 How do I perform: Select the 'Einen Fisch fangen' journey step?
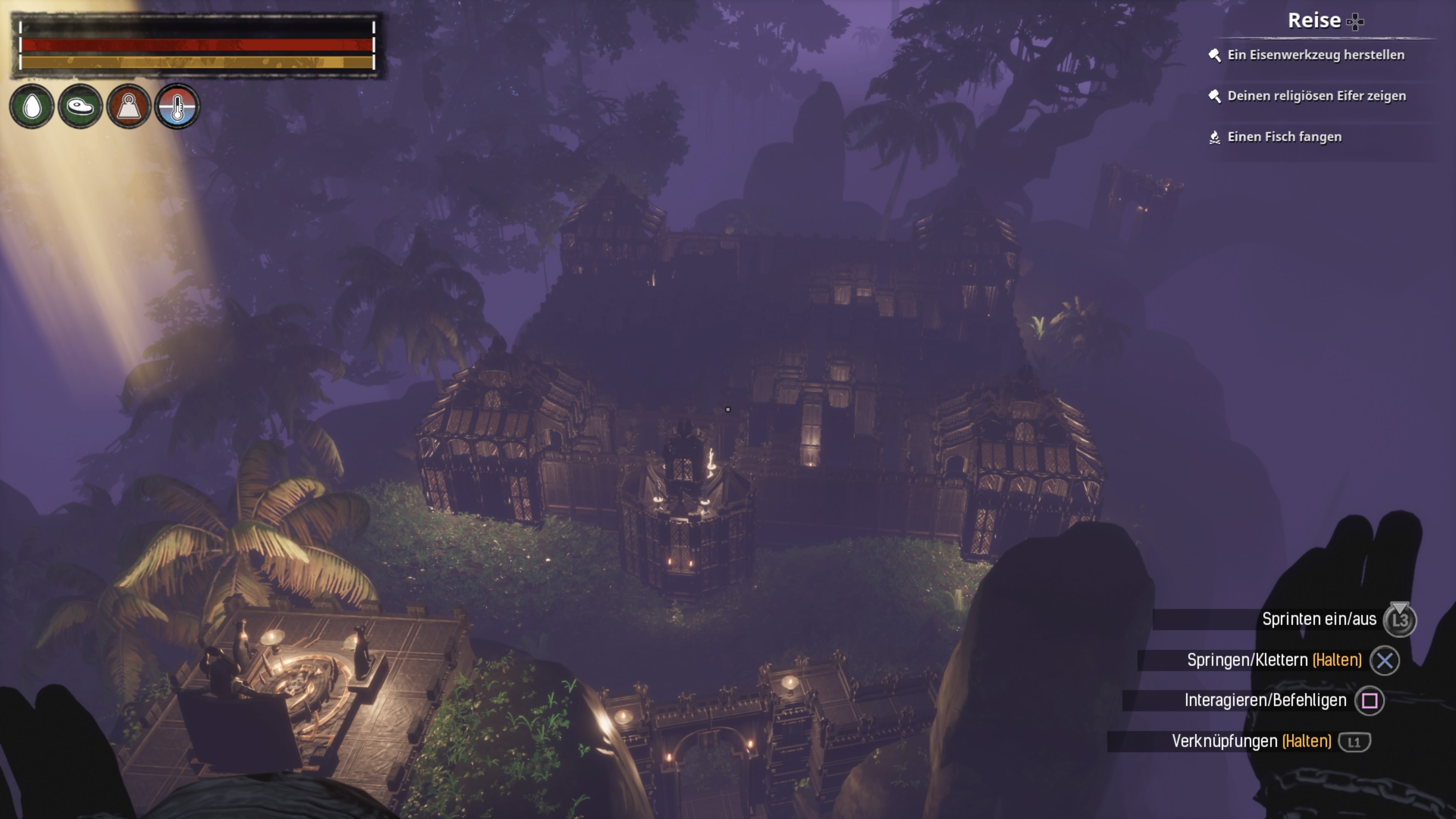pos(1283,137)
